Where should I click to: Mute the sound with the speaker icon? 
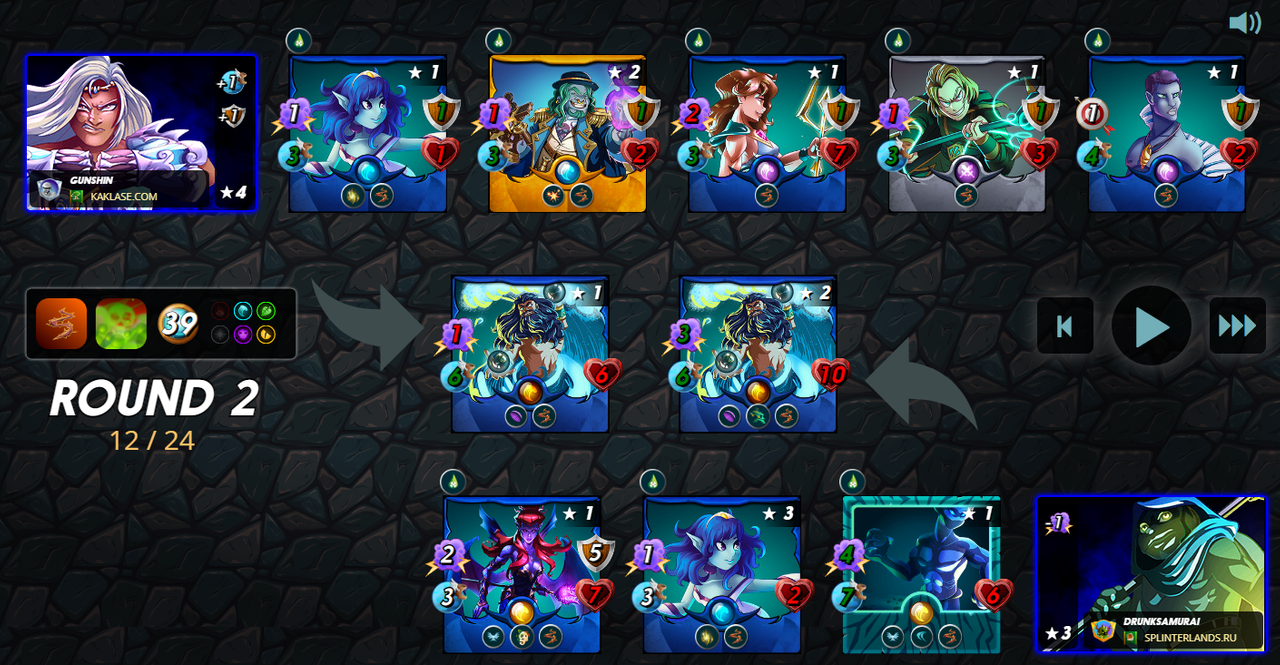click(x=1244, y=23)
